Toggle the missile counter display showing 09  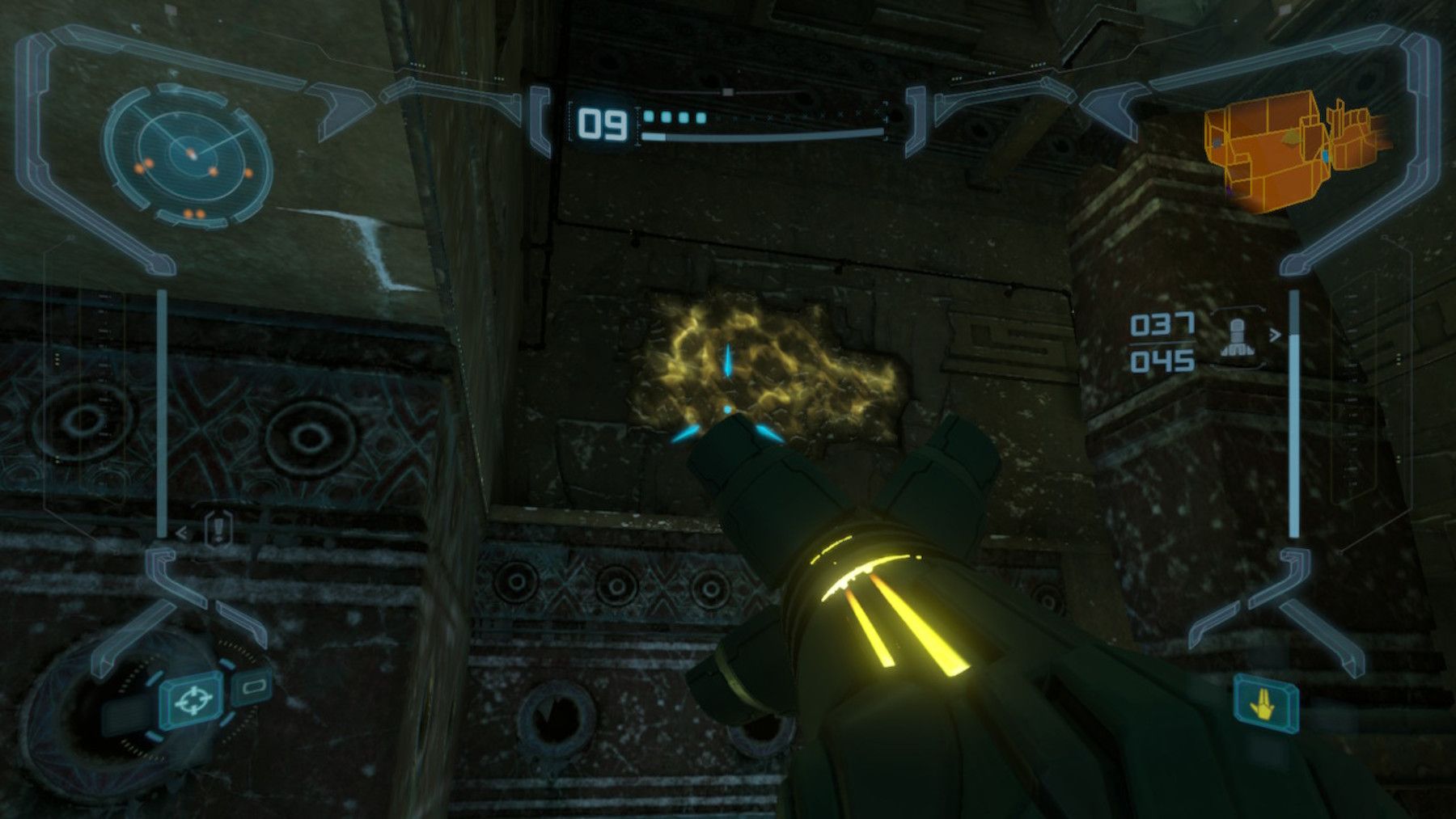point(602,124)
